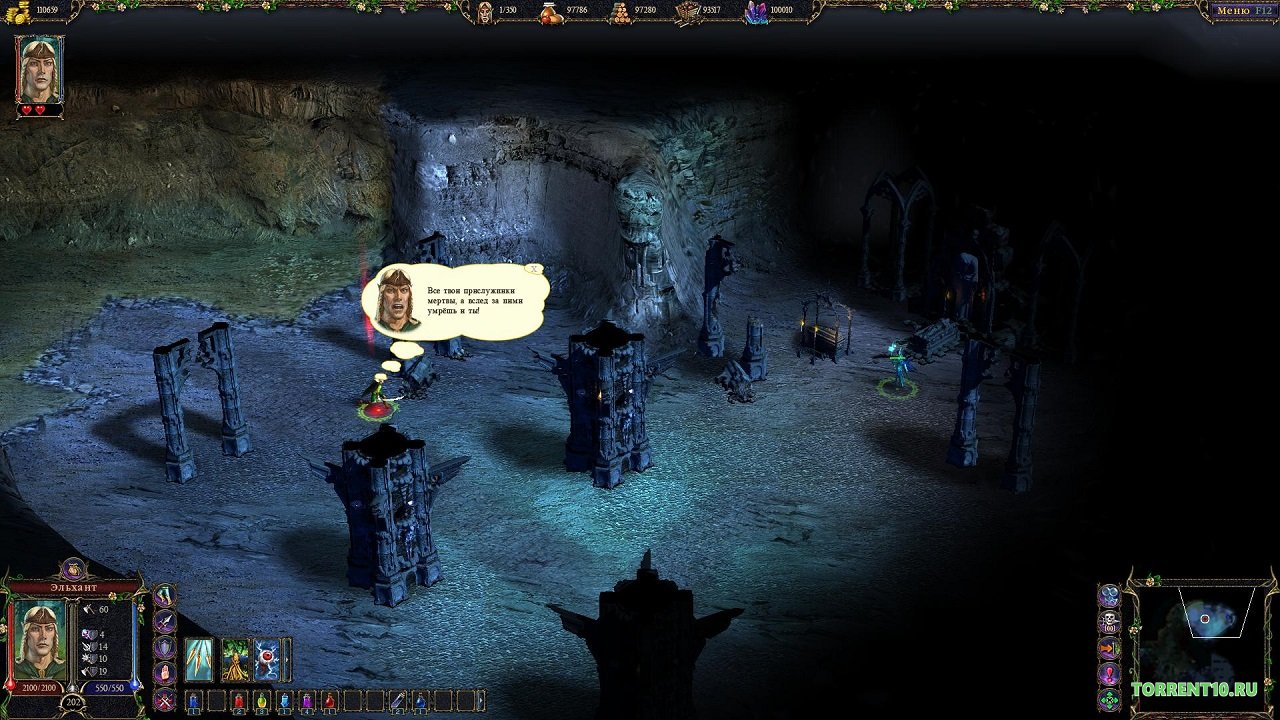Select the green four-arrows button by minimap
This screenshot has width=1280, height=720.
[x=1109, y=699]
